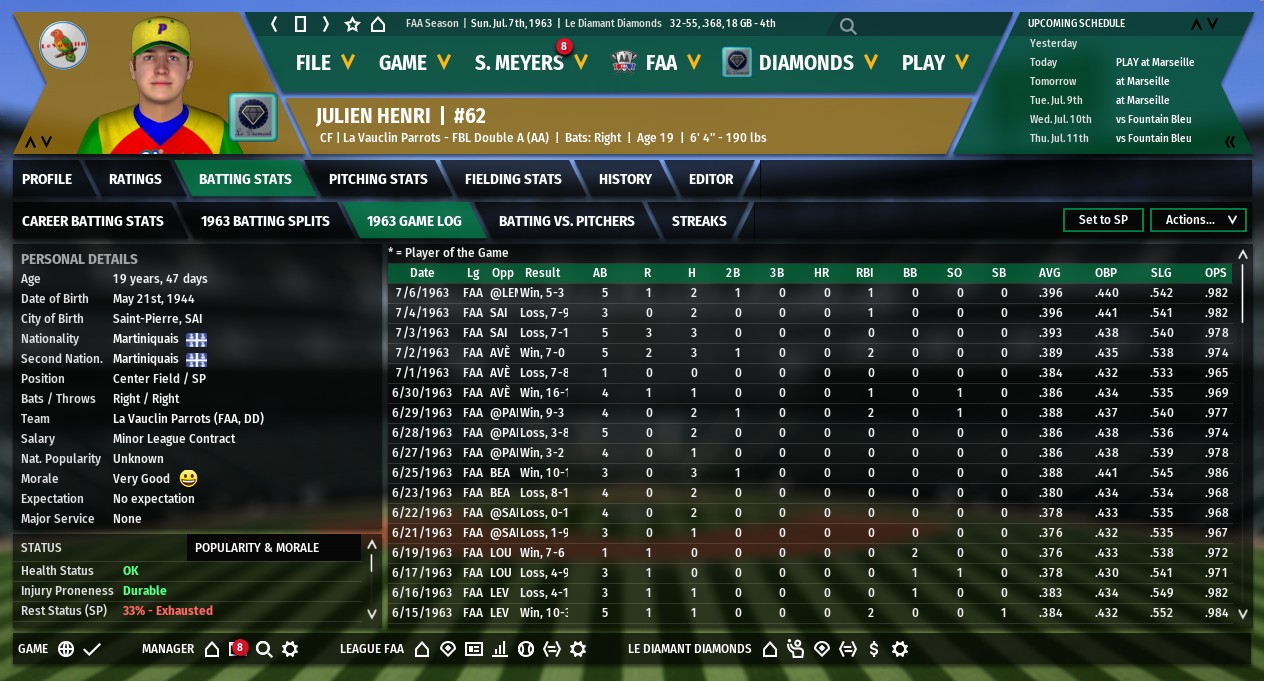Show BATTING VS. PITCHERS subtab

point(566,220)
